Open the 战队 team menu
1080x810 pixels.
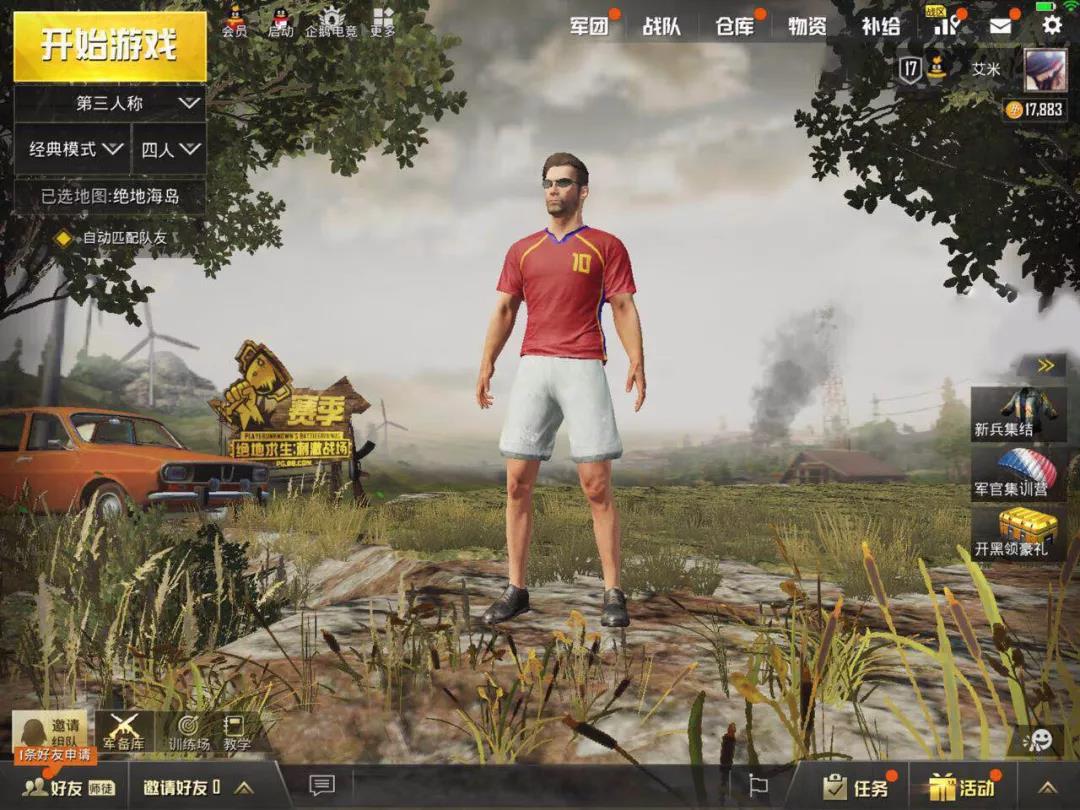click(661, 27)
